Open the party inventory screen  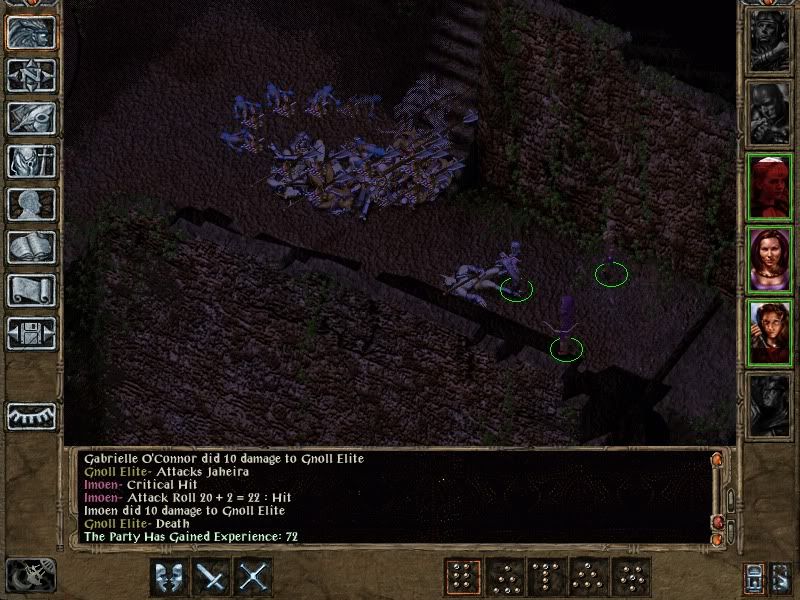[31, 161]
